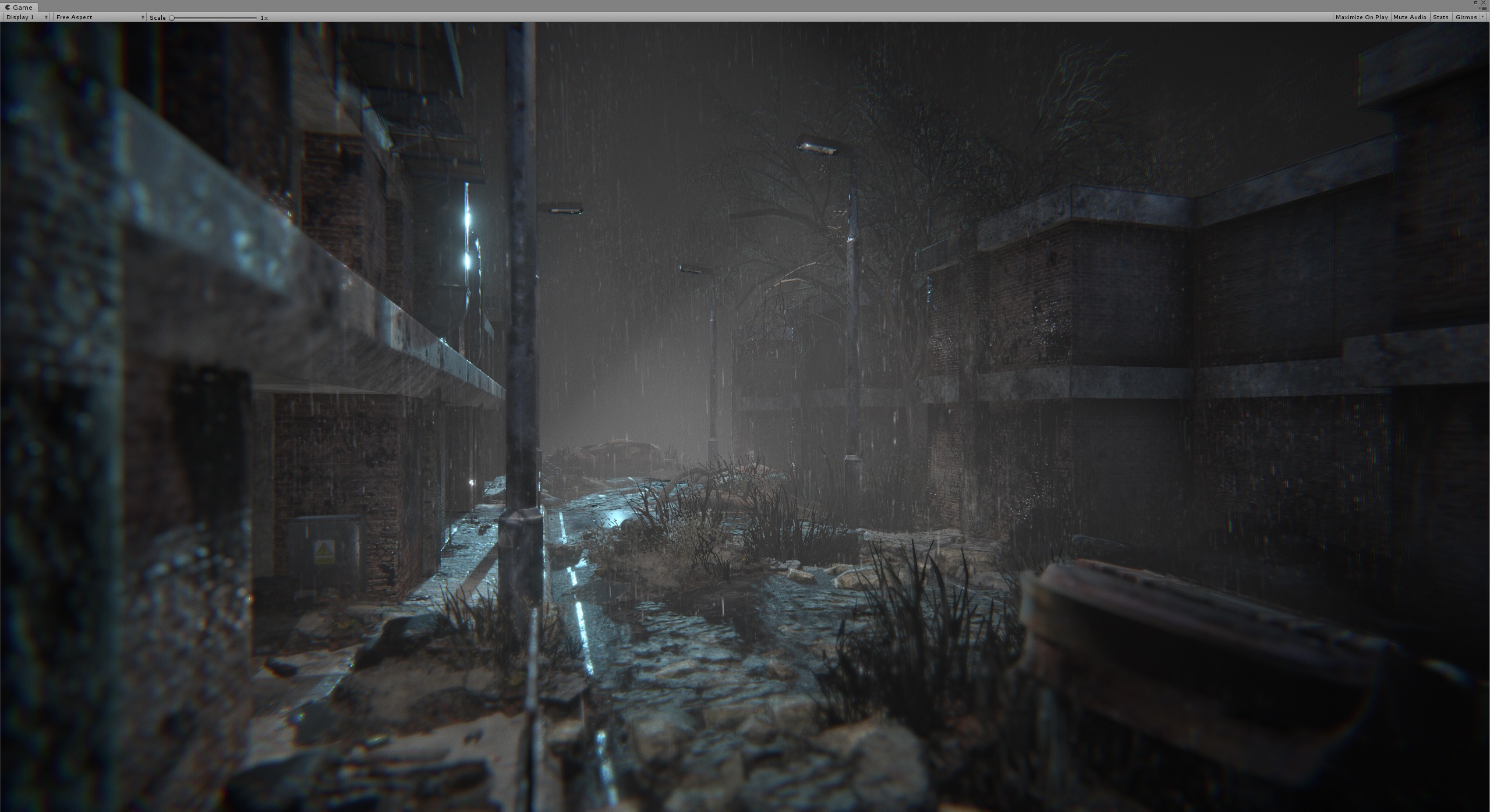The width and height of the screenshot is (1490, 812).
Task: Click the Unity logo beside Game label
Action: (x=8, y=8)
